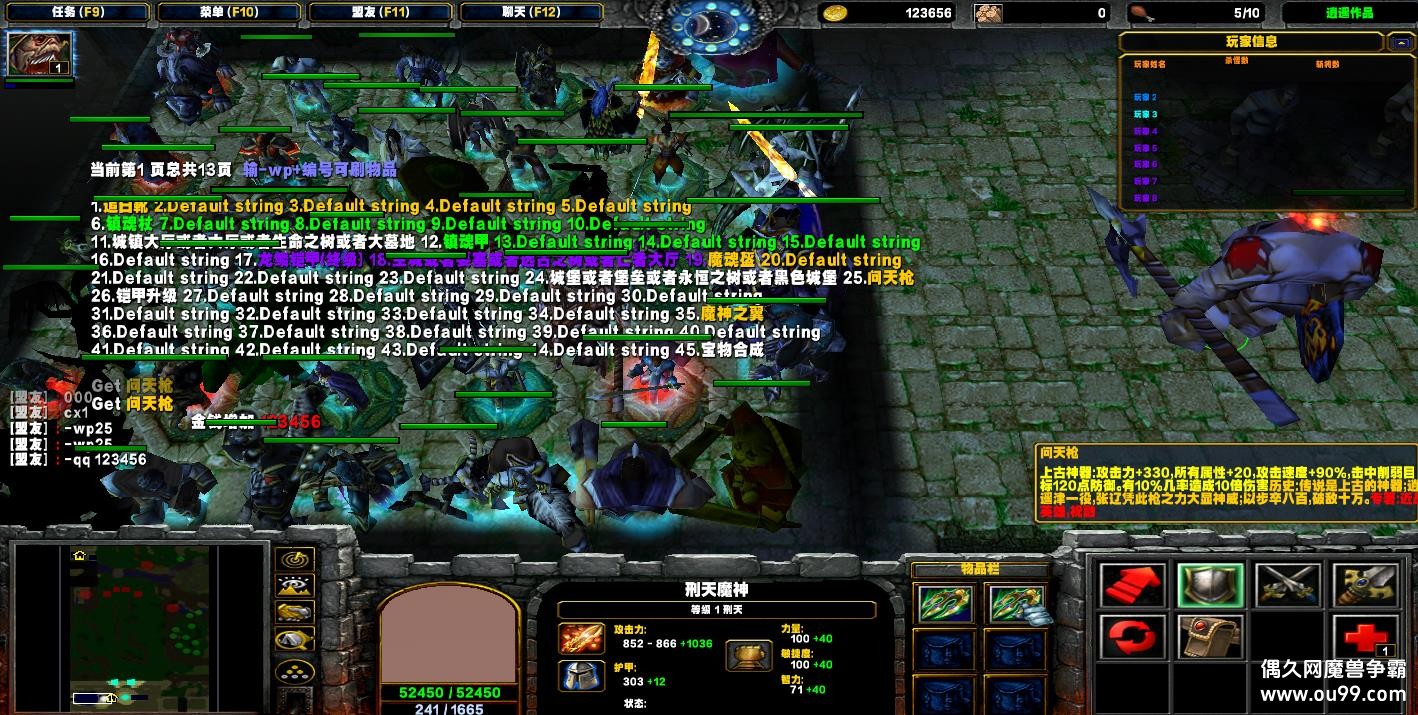Select the sword-hilt patrol command
The image size is (1418, 715).
click(x=1365, y=585)
